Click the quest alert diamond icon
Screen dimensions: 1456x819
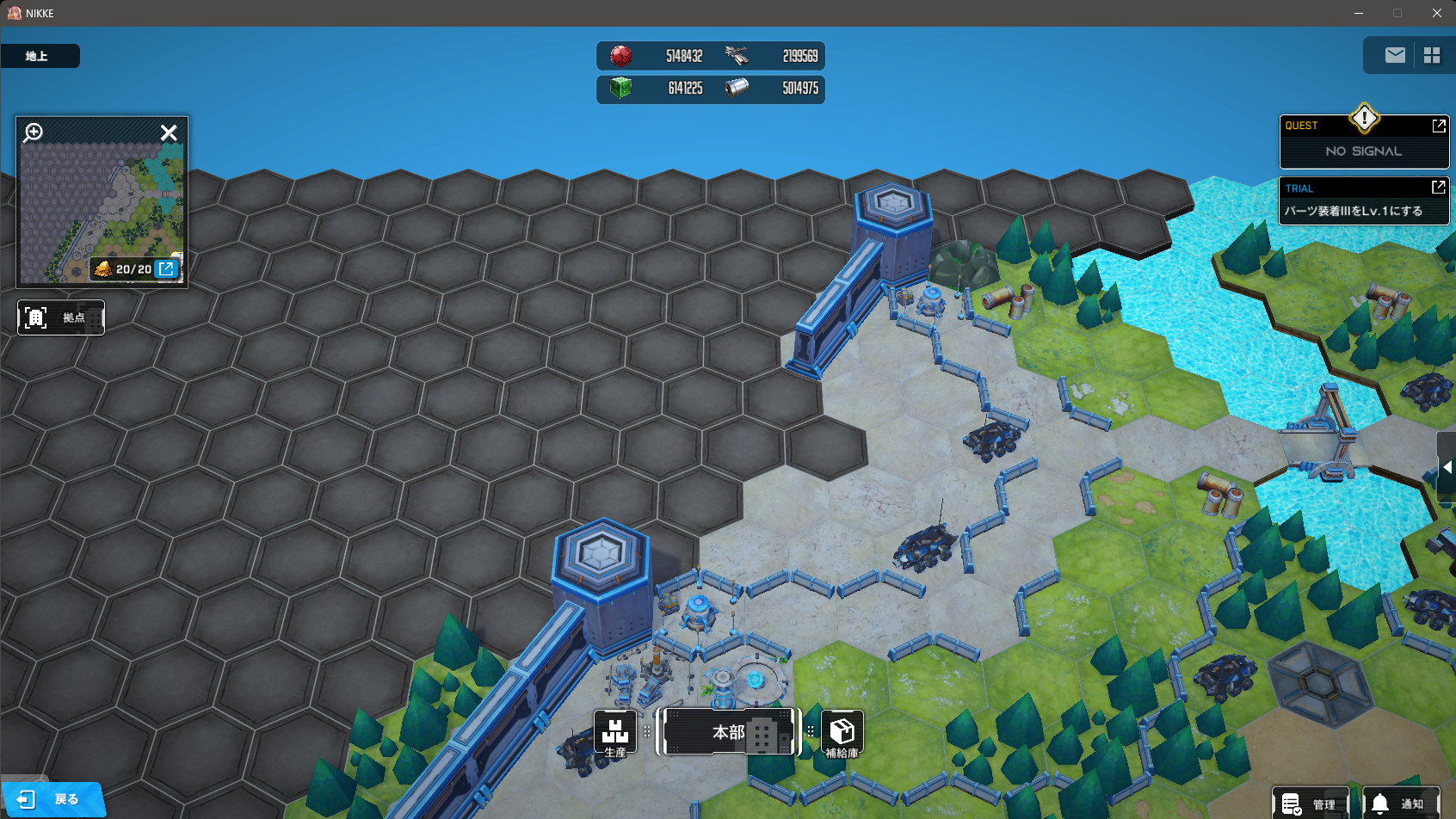point(1364,118)
